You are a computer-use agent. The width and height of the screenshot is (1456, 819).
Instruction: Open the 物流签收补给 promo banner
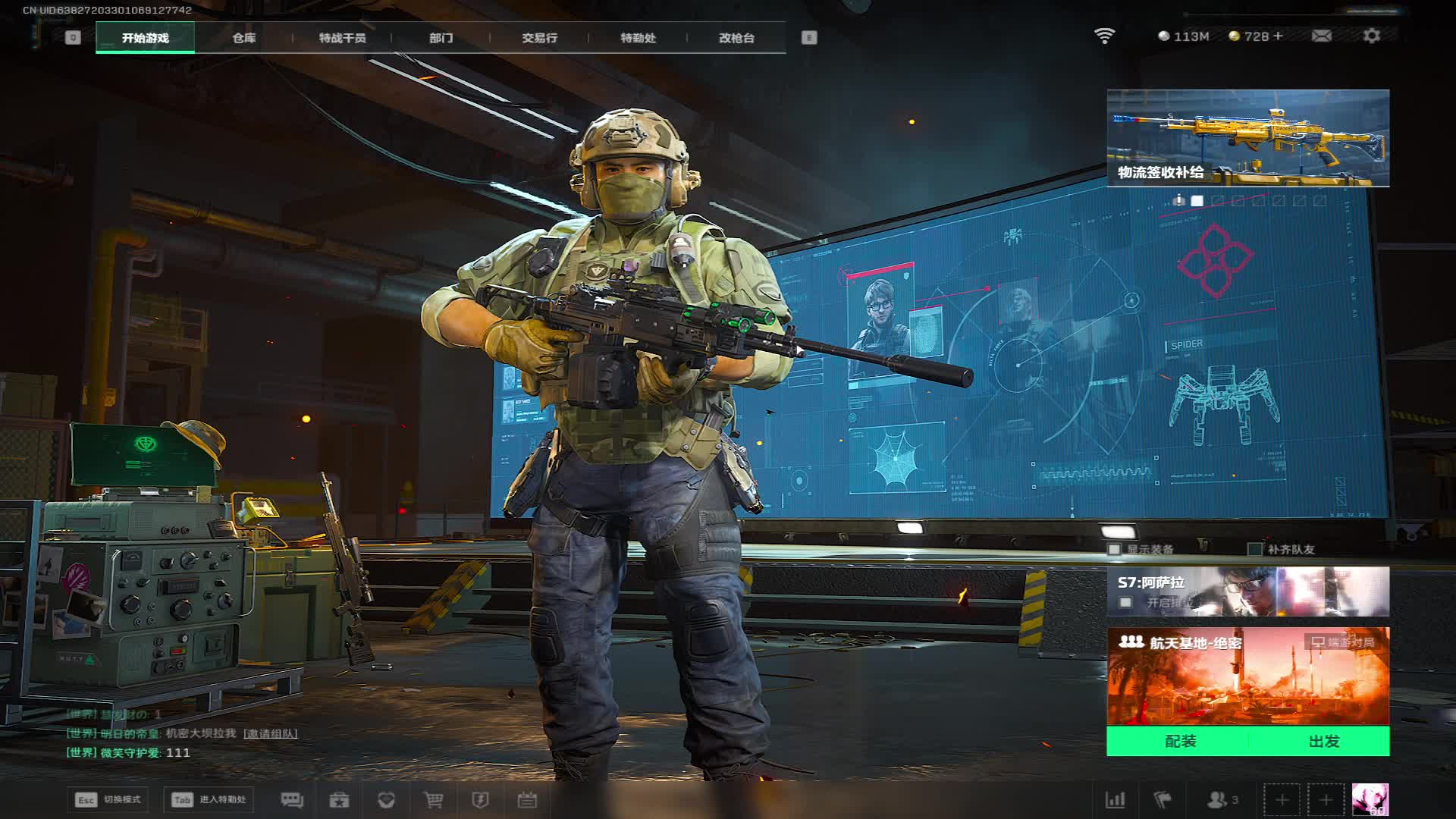click(1247, 138)
